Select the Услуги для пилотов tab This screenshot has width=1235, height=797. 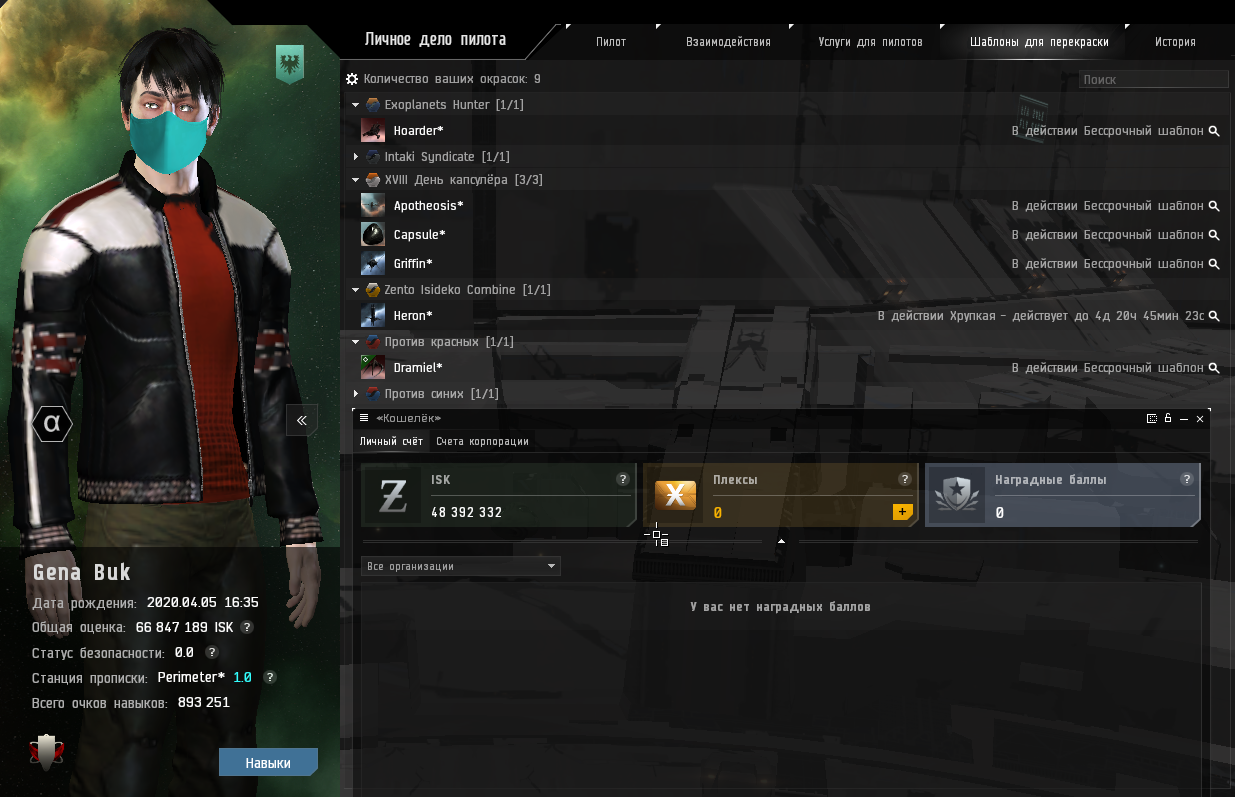(x=870, y=42)
